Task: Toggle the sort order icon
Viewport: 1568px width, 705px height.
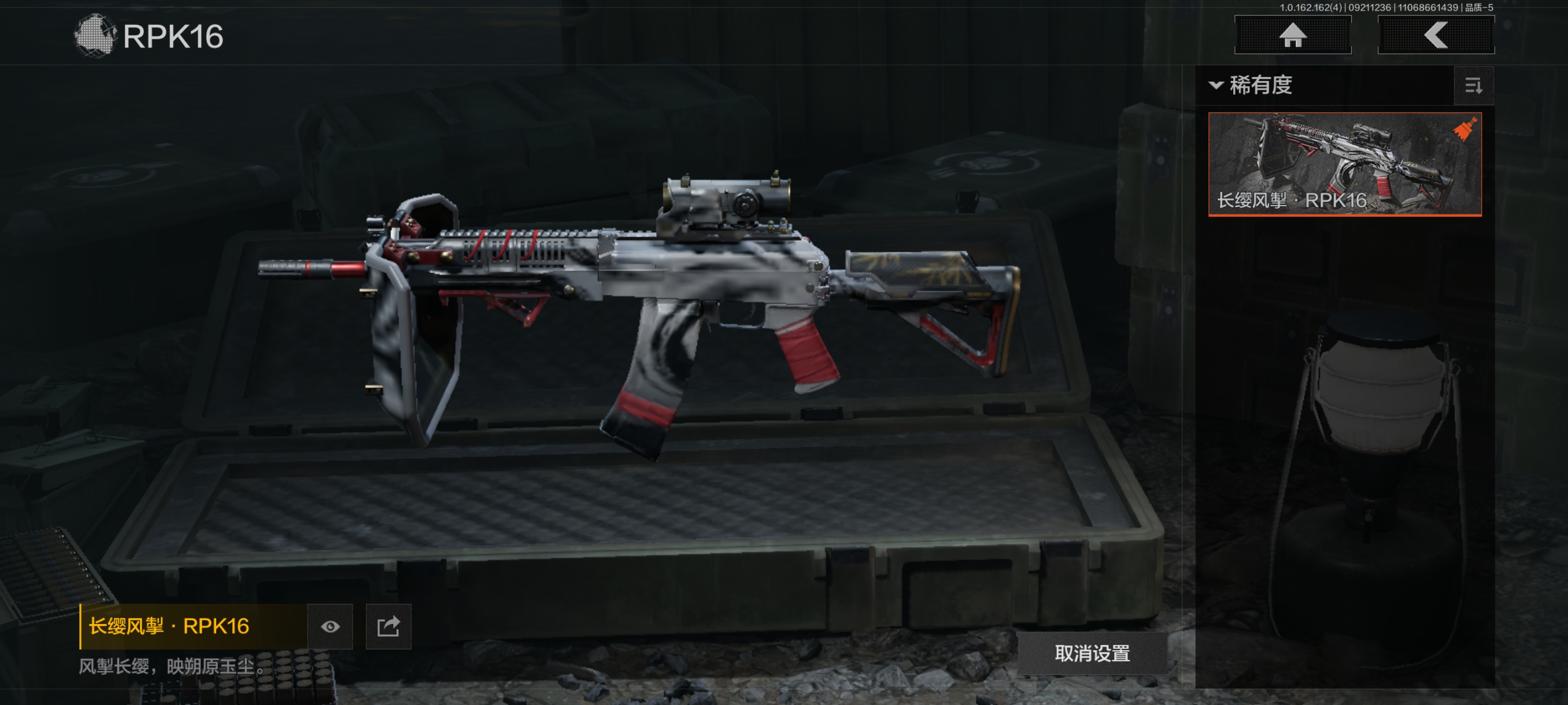Action: click(1473, 86)
